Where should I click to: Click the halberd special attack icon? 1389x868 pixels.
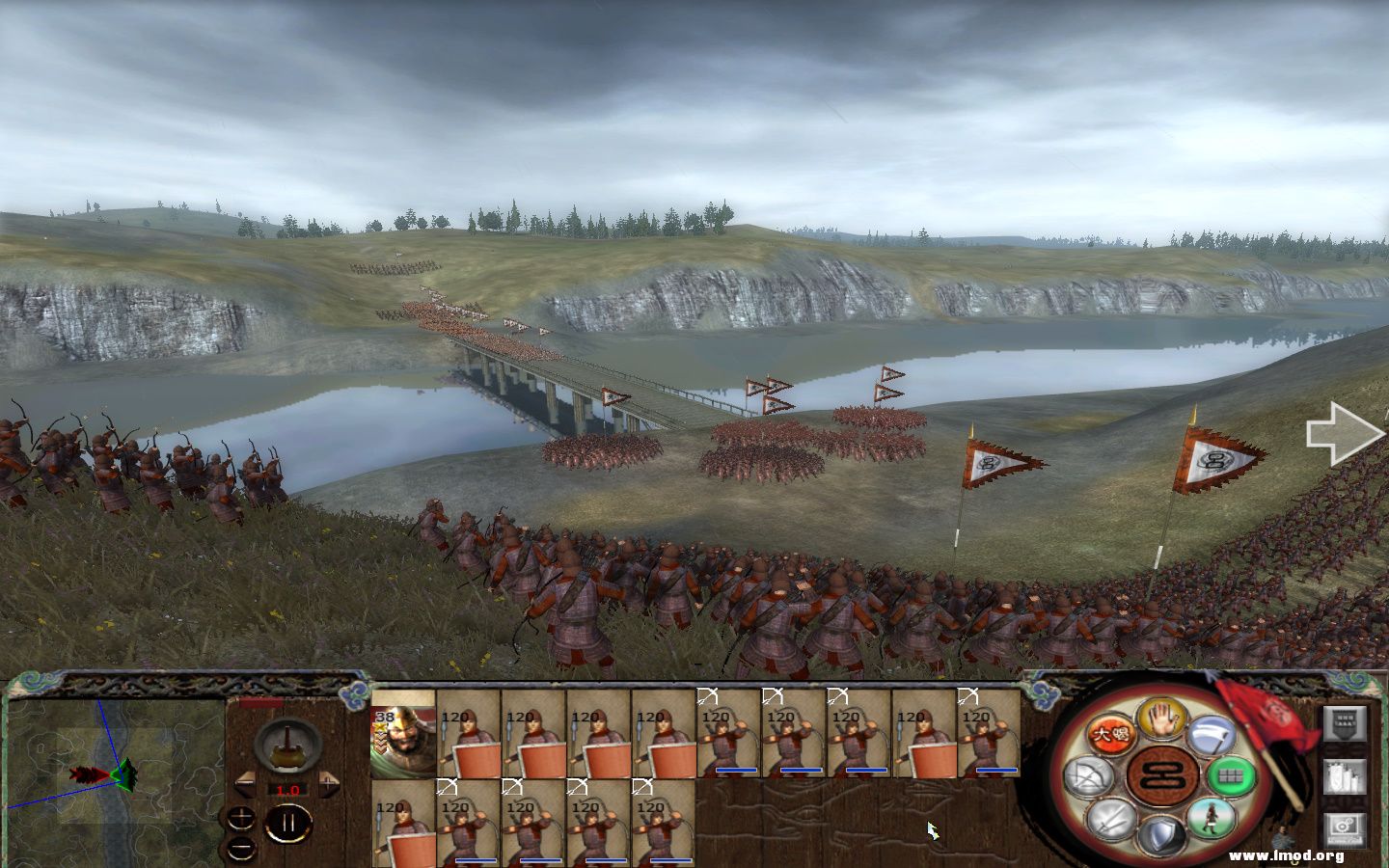coord(1211,735)
